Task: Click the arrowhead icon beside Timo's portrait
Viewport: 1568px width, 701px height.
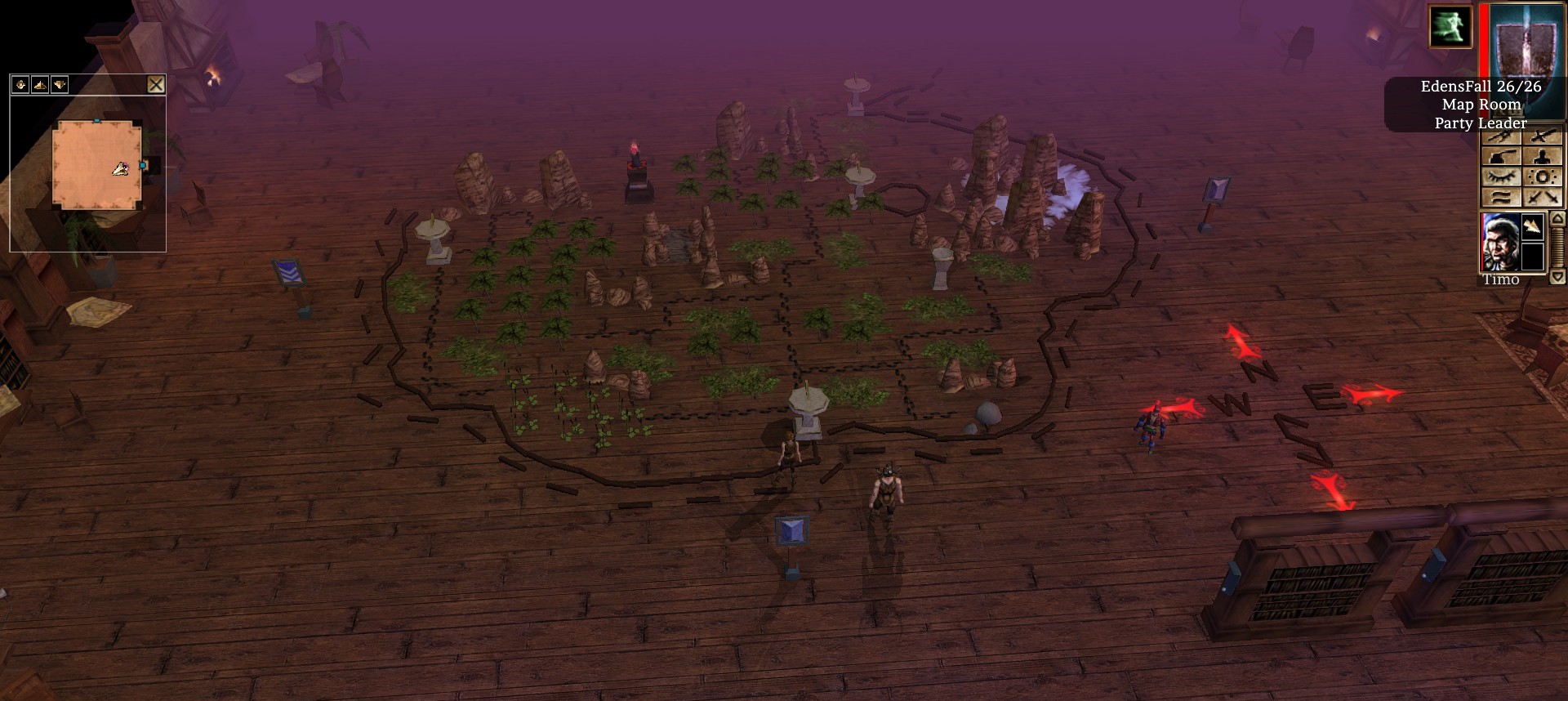Action: tap(1533, 226)
